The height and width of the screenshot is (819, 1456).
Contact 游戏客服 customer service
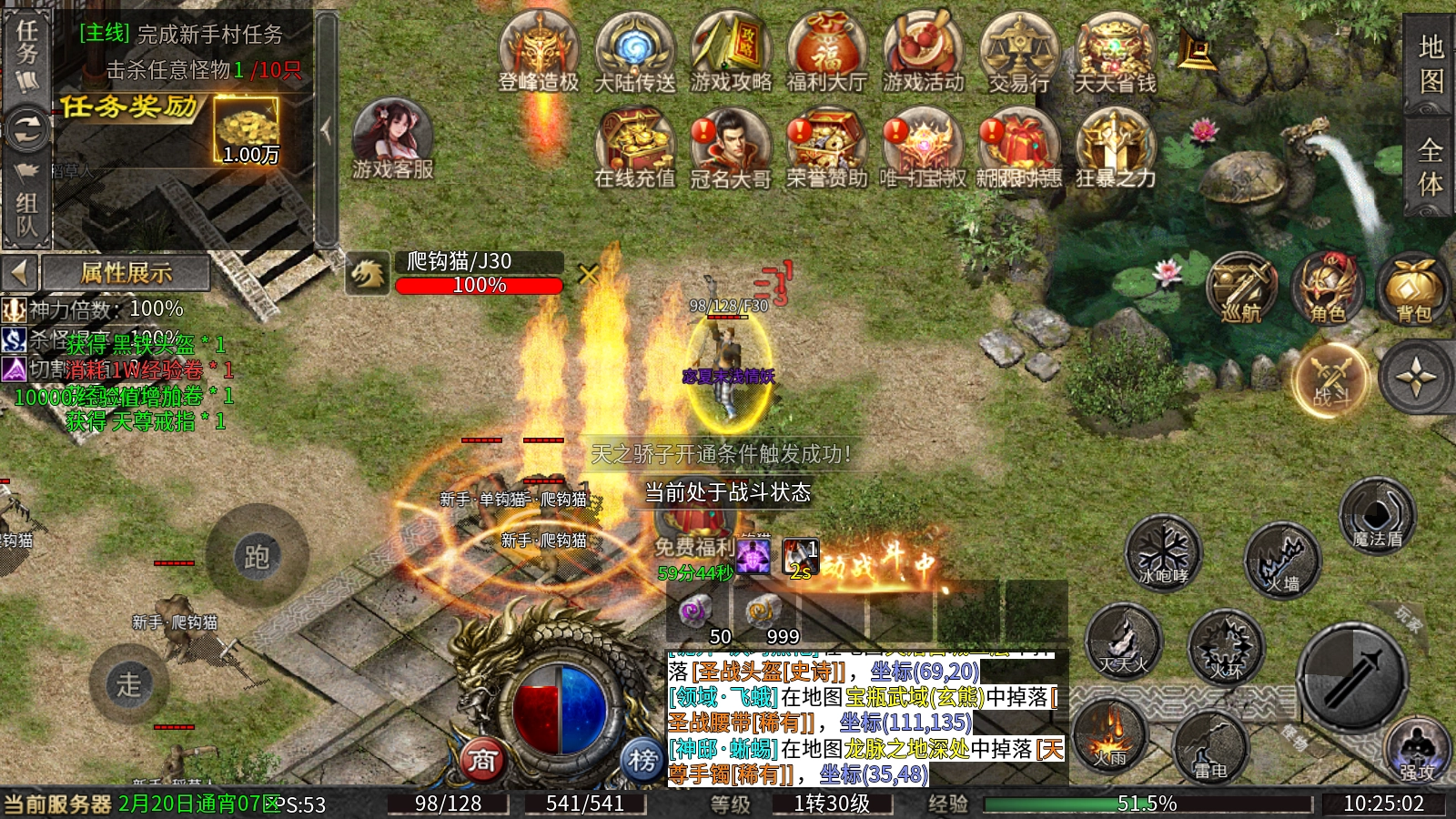[x=392, y=138]
